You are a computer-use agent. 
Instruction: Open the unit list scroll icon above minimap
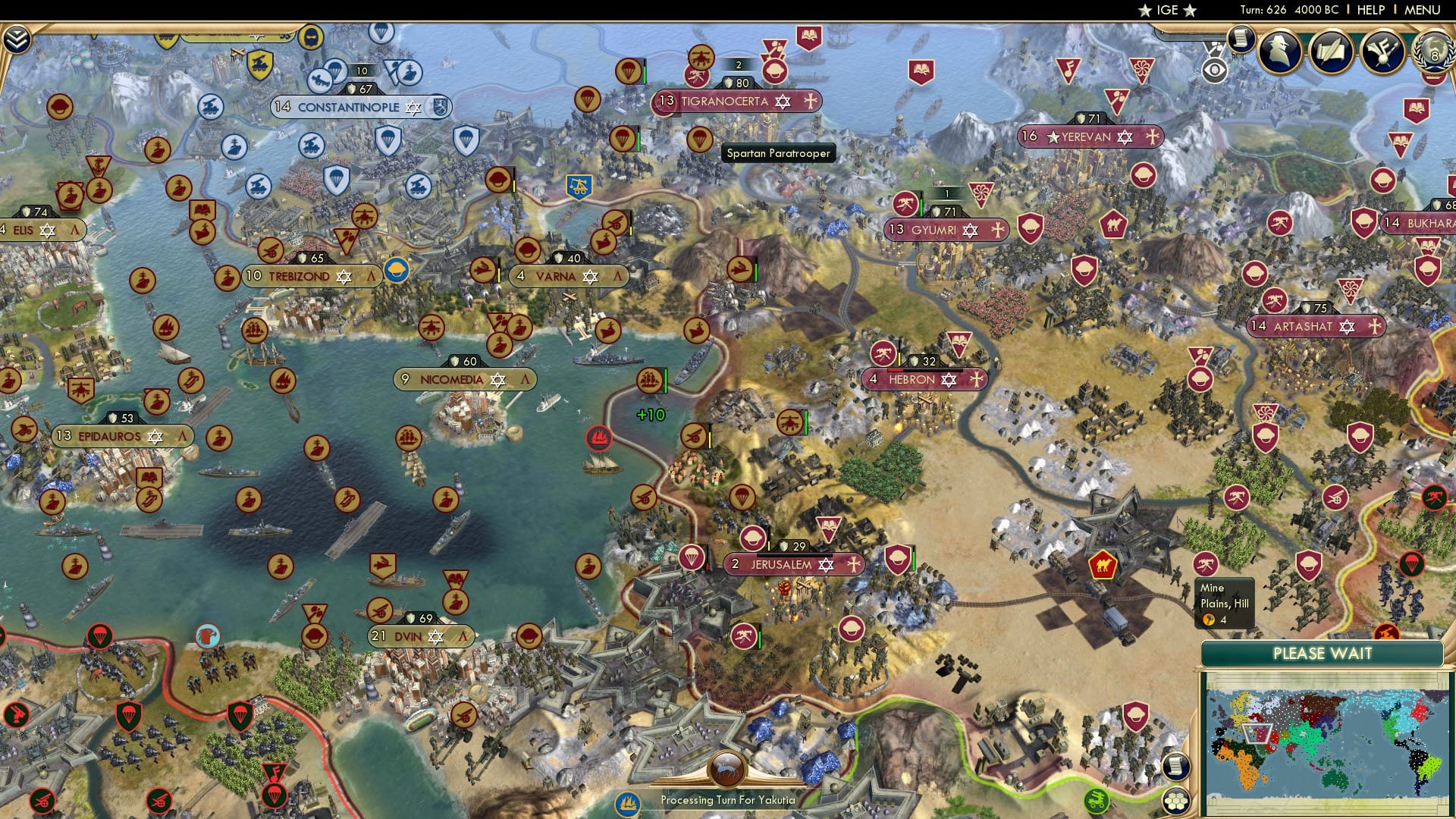tap(1176, 766)
